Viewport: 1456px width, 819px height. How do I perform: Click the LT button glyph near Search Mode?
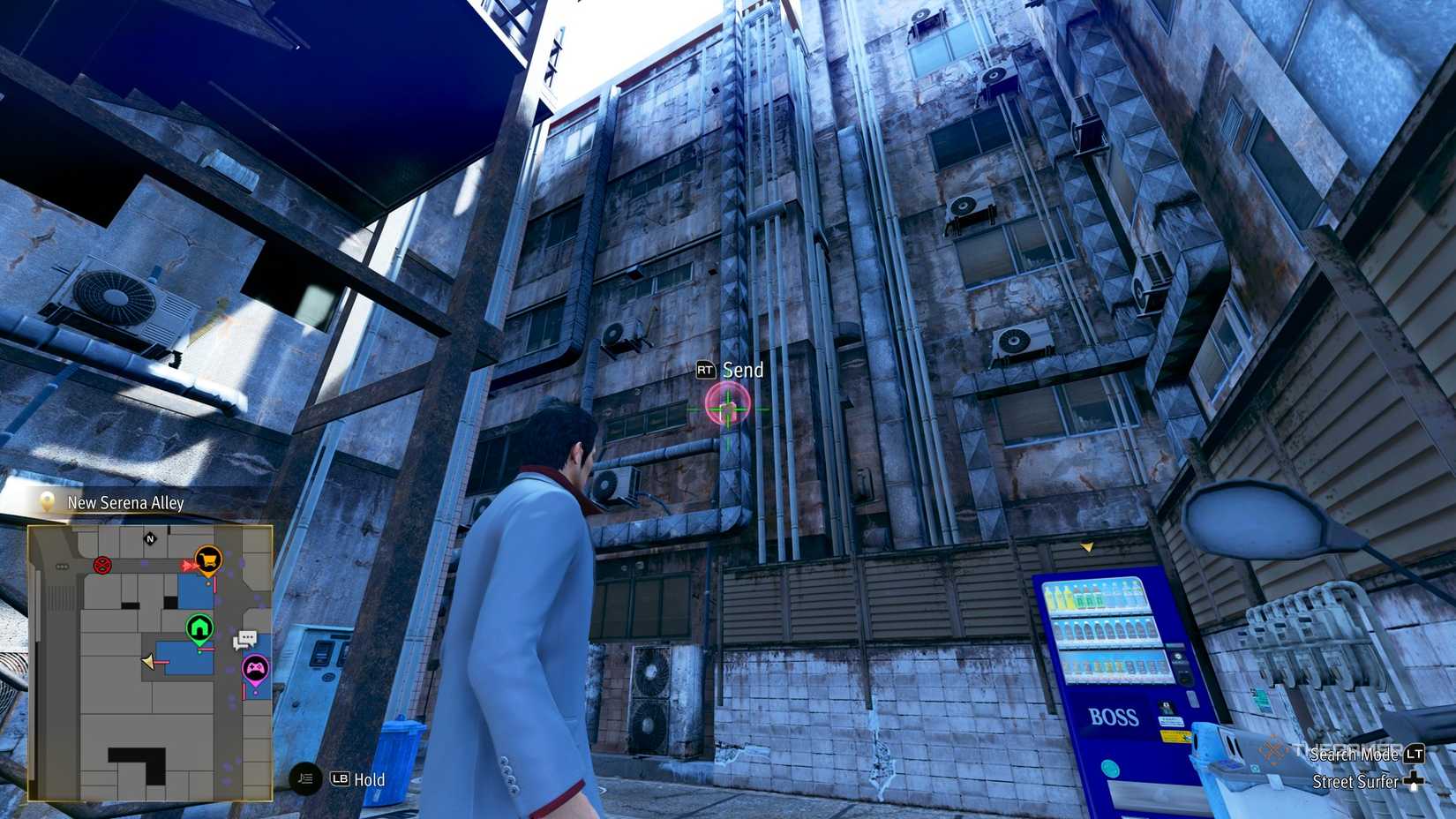coord(1415,755)
